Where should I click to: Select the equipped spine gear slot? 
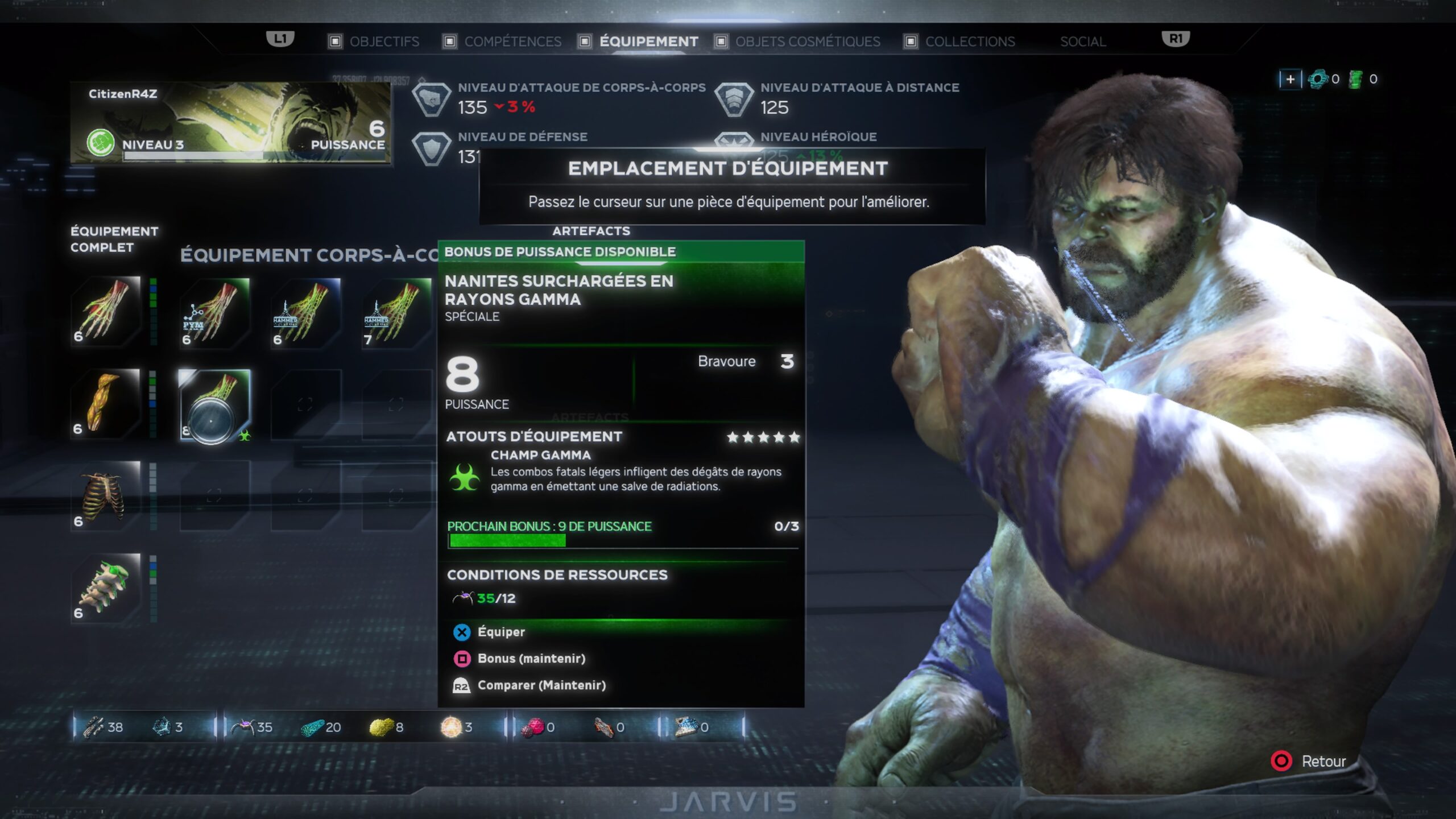point(106,588)
